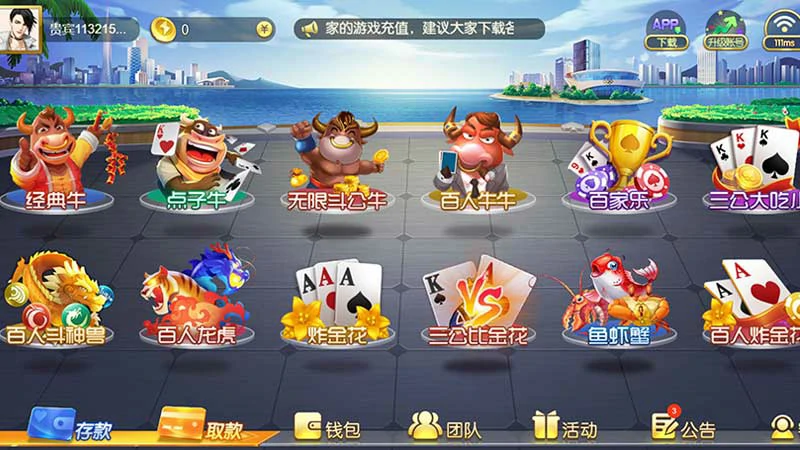The width and height of the screenshot is (800, 450).
Task: Enter the 三公比金花 VS game
Action: pyautogui.click(x=478, y=300)
